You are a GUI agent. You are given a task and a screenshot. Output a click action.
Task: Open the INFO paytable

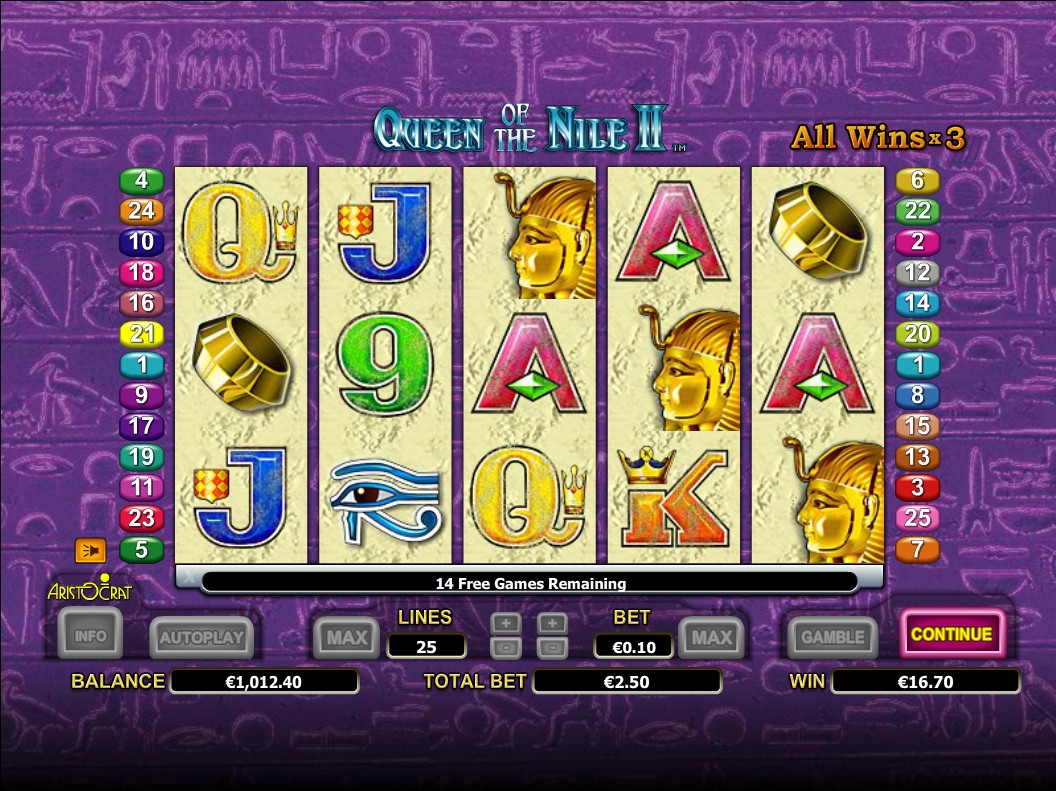90,634
